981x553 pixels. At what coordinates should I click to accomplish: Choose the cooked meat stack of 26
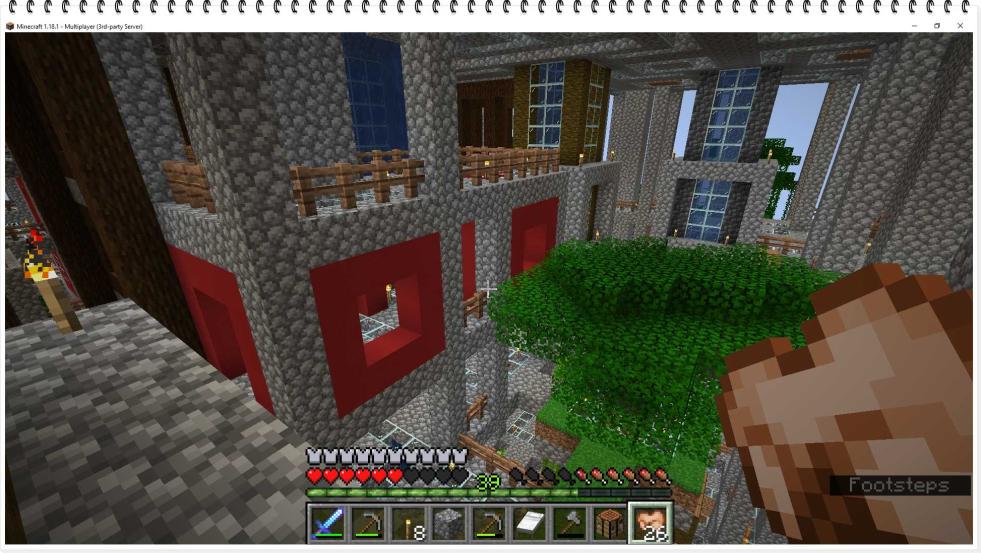[x=649, y=523]
